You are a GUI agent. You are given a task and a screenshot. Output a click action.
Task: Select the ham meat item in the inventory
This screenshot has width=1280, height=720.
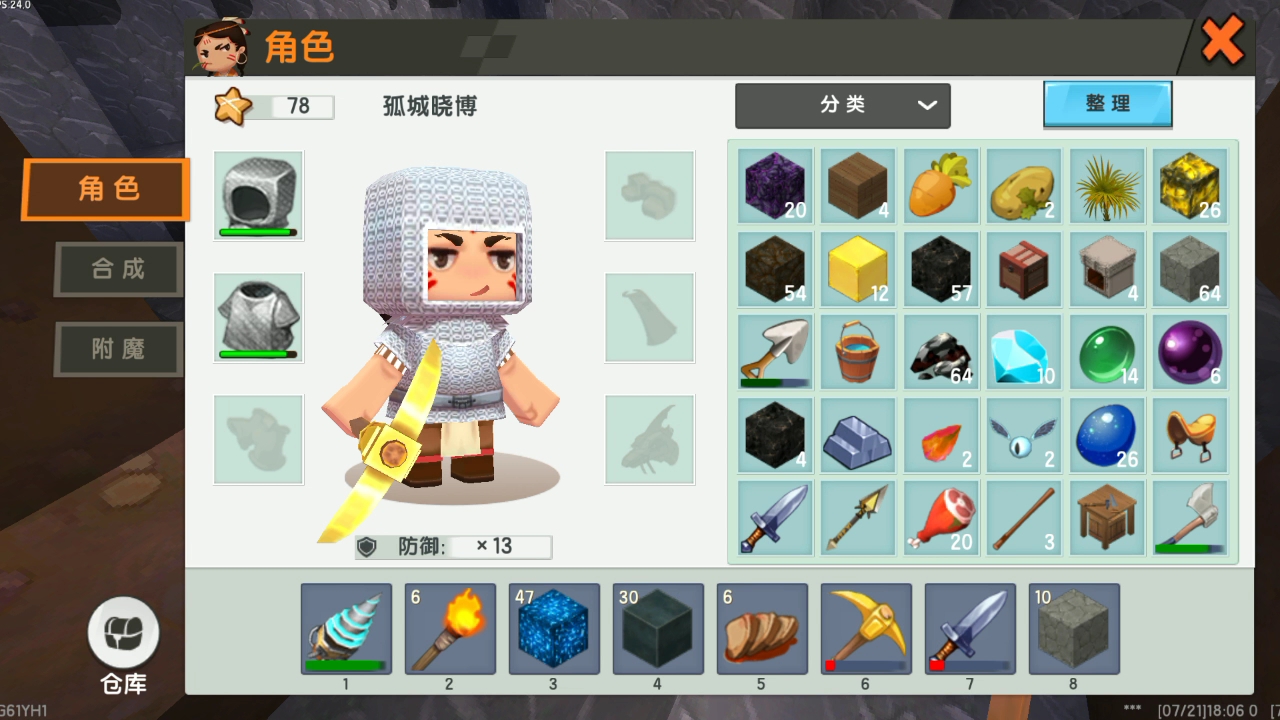[940, 516]
